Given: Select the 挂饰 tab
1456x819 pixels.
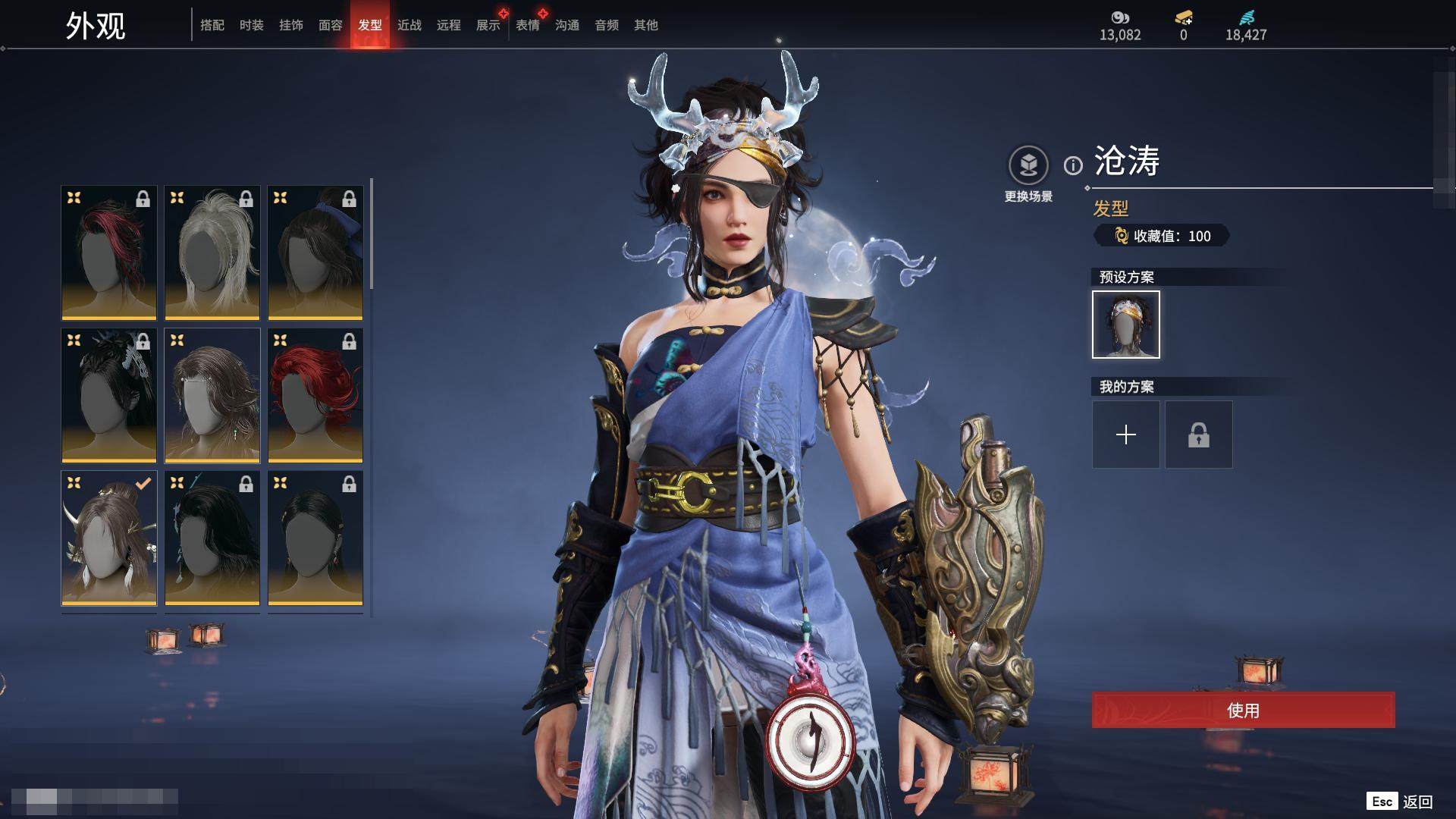Looking at the screenshot, I should [291, 25].
